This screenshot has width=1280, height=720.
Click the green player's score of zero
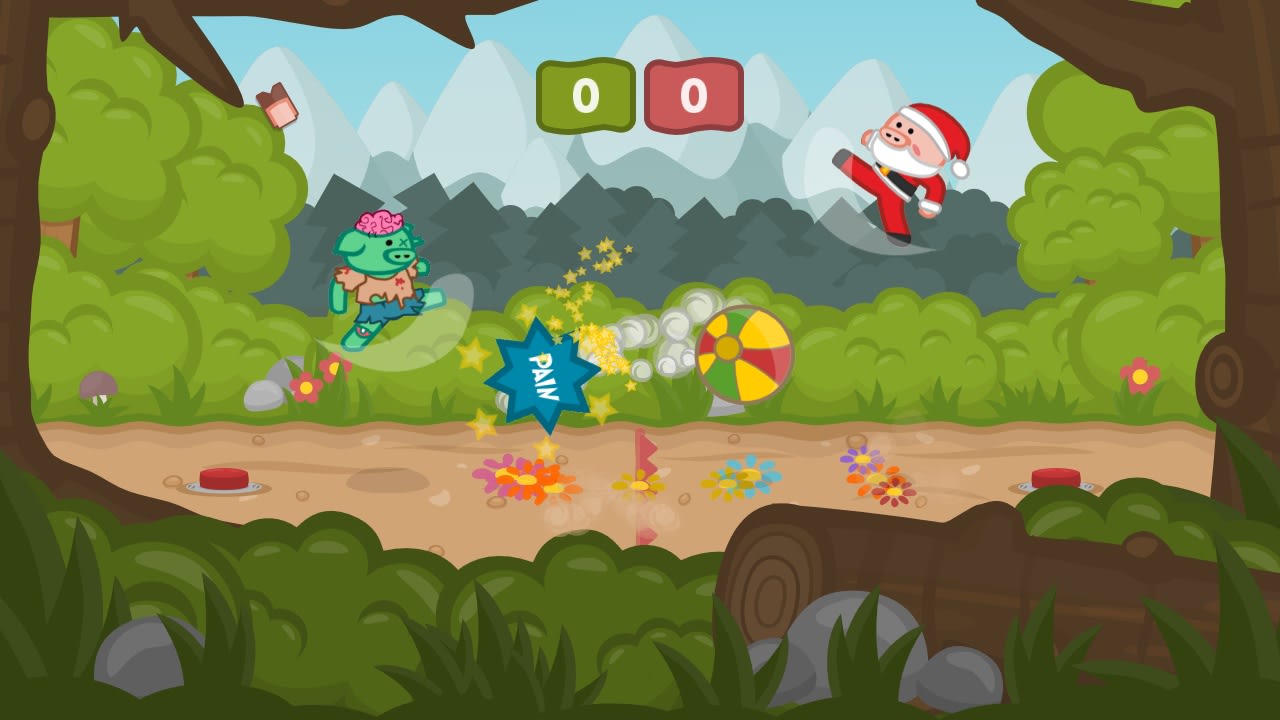pos(585,93)
